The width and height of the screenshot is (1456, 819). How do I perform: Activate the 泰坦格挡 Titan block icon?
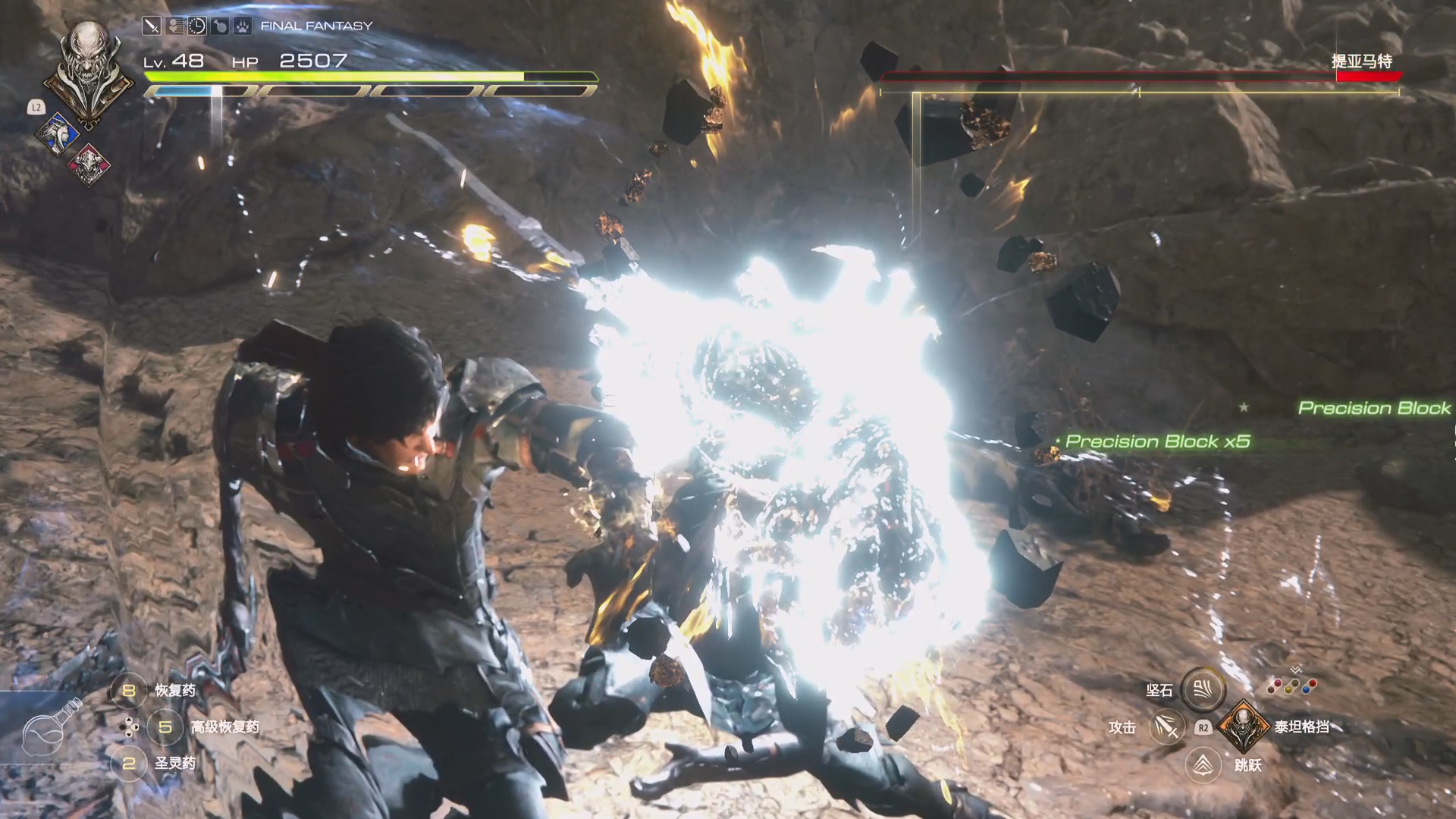coord(1243,726)
